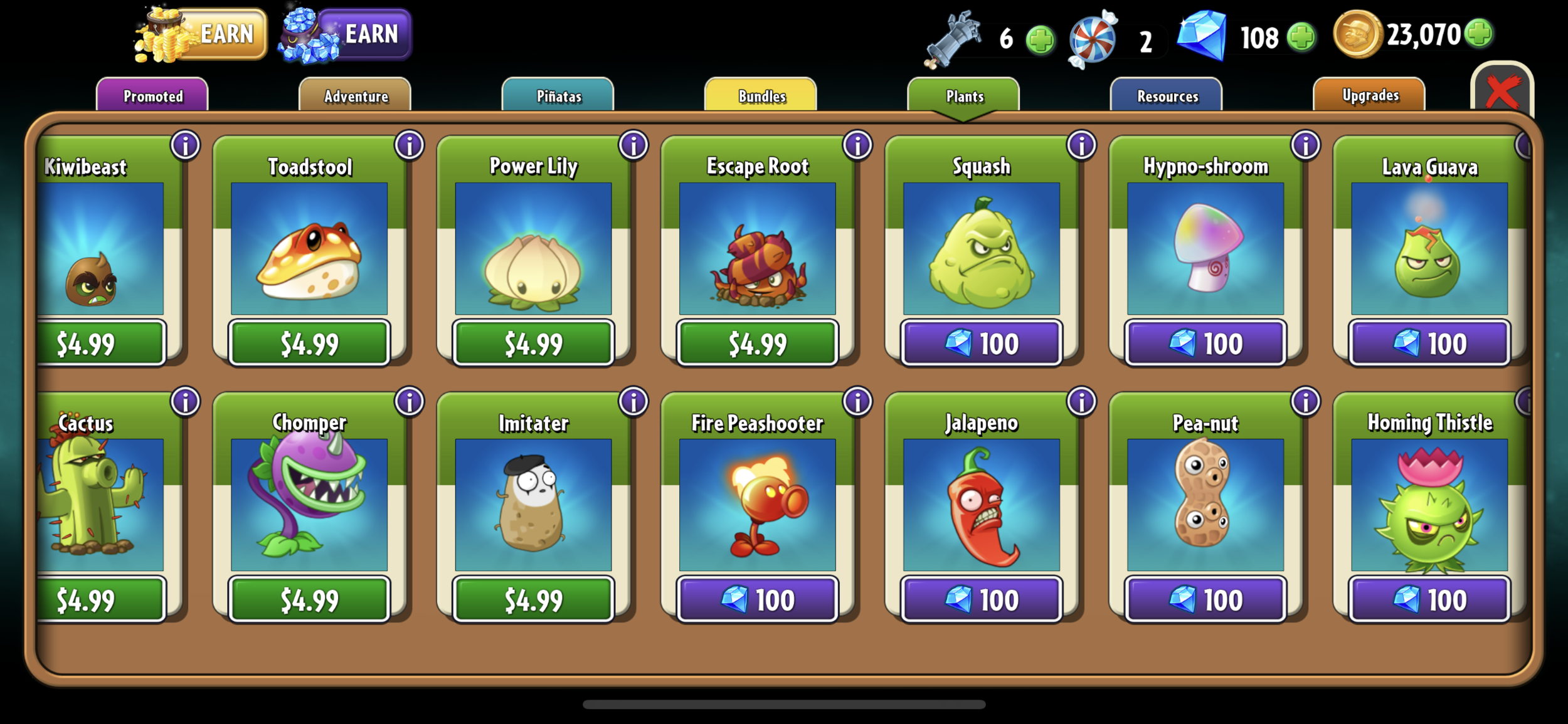Switch to the Resources tab
1568x724 pixels.
tap(1167, 96)
